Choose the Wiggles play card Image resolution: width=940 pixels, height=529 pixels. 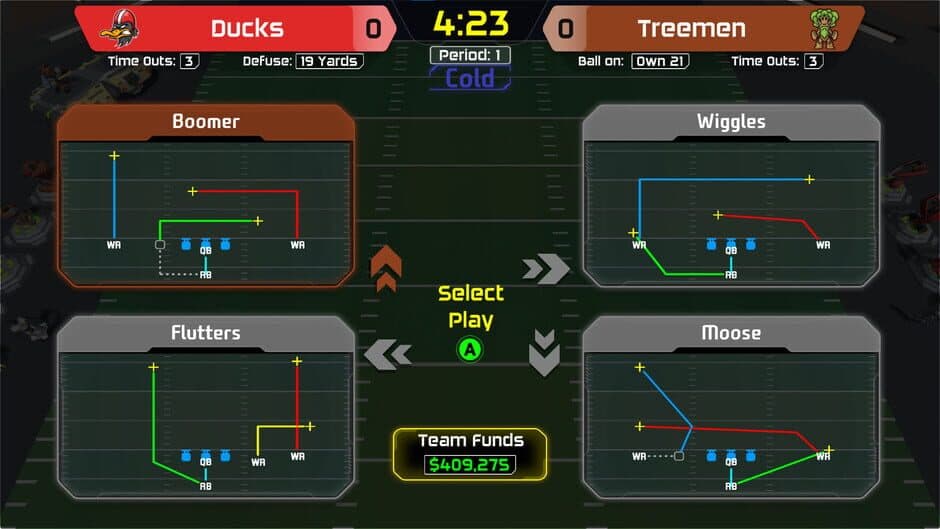point(731,197)
